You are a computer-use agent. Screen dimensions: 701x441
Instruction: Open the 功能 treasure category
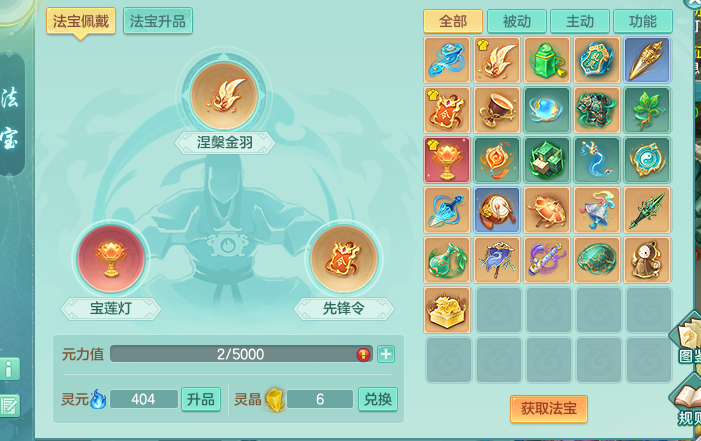(642, 22)
